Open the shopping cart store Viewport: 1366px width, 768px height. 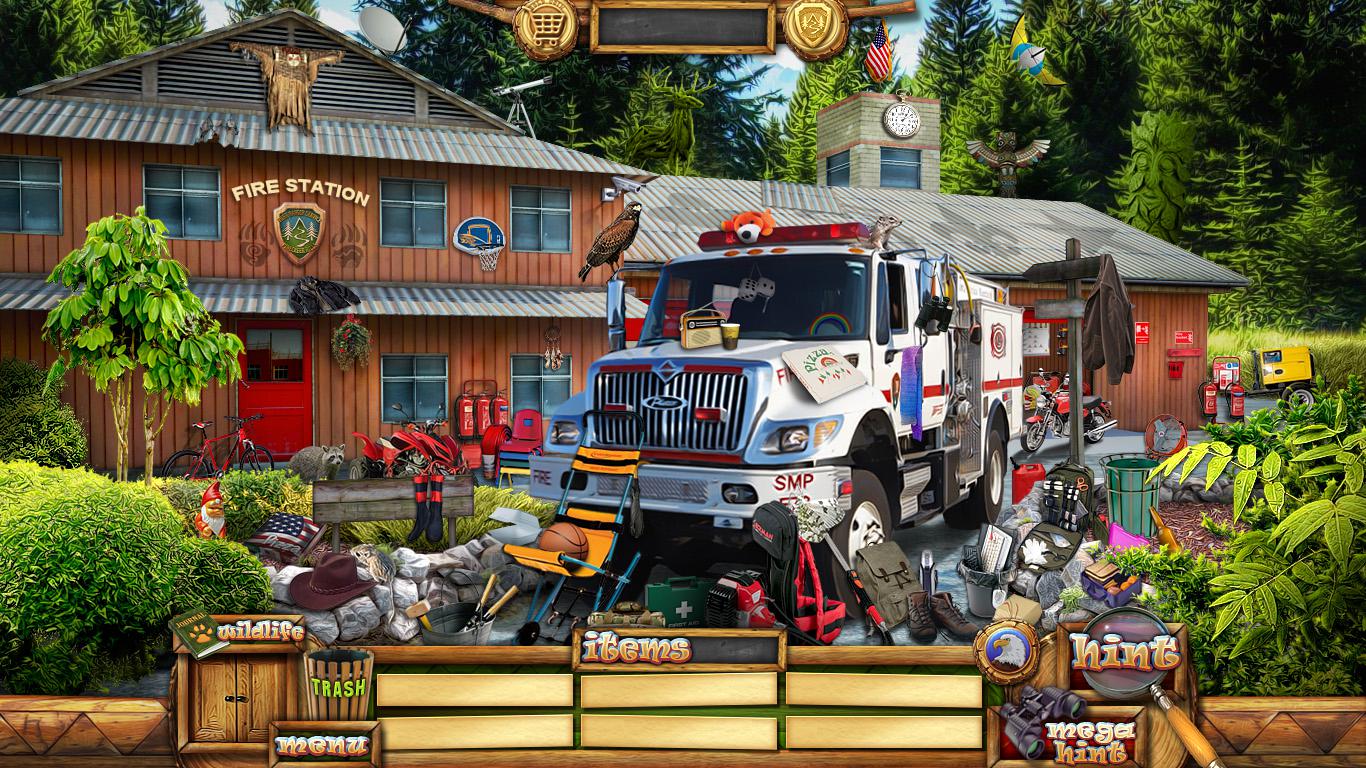coord(546,26)
